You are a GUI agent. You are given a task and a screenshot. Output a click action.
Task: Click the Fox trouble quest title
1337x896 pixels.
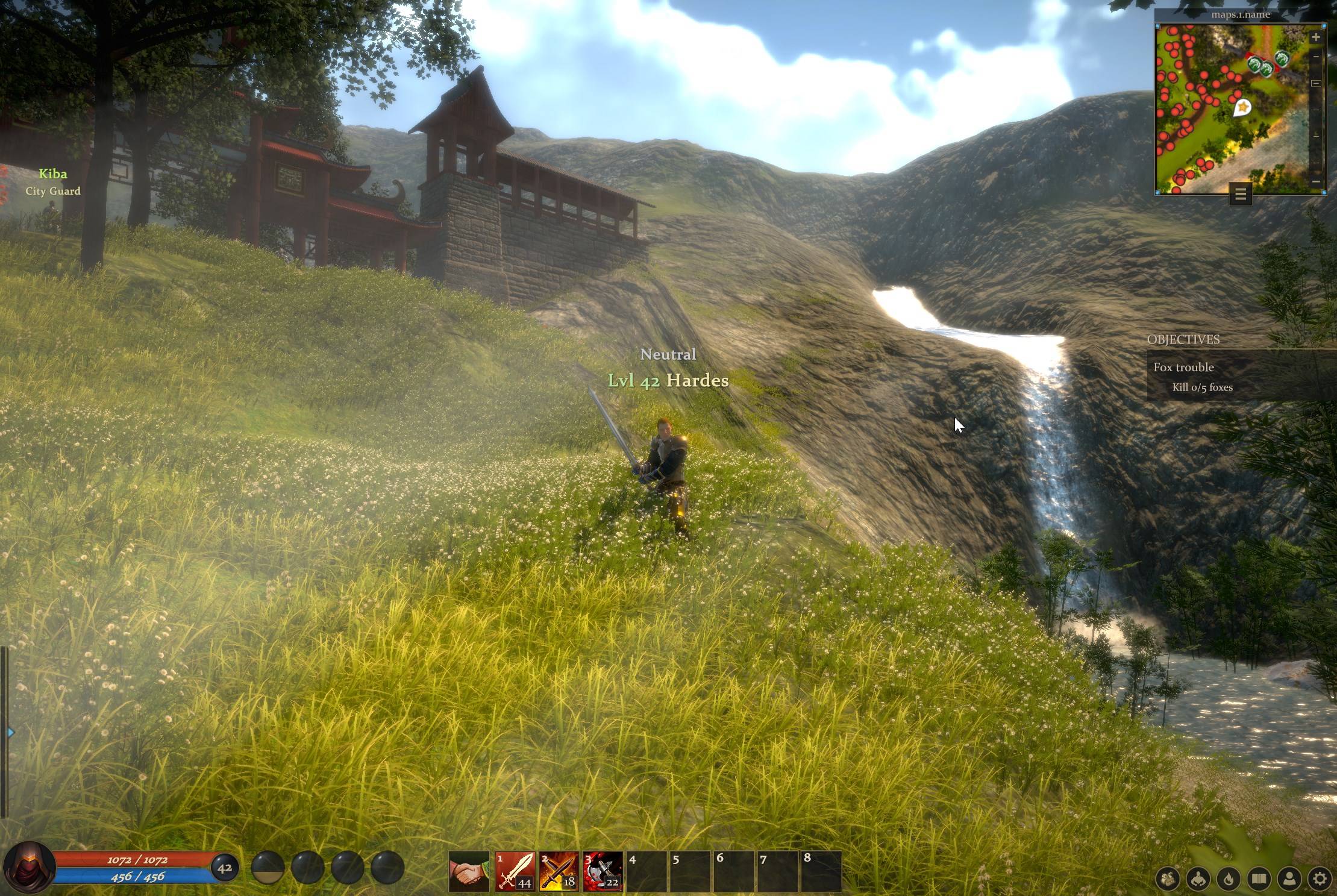[x=1185, y=367]
